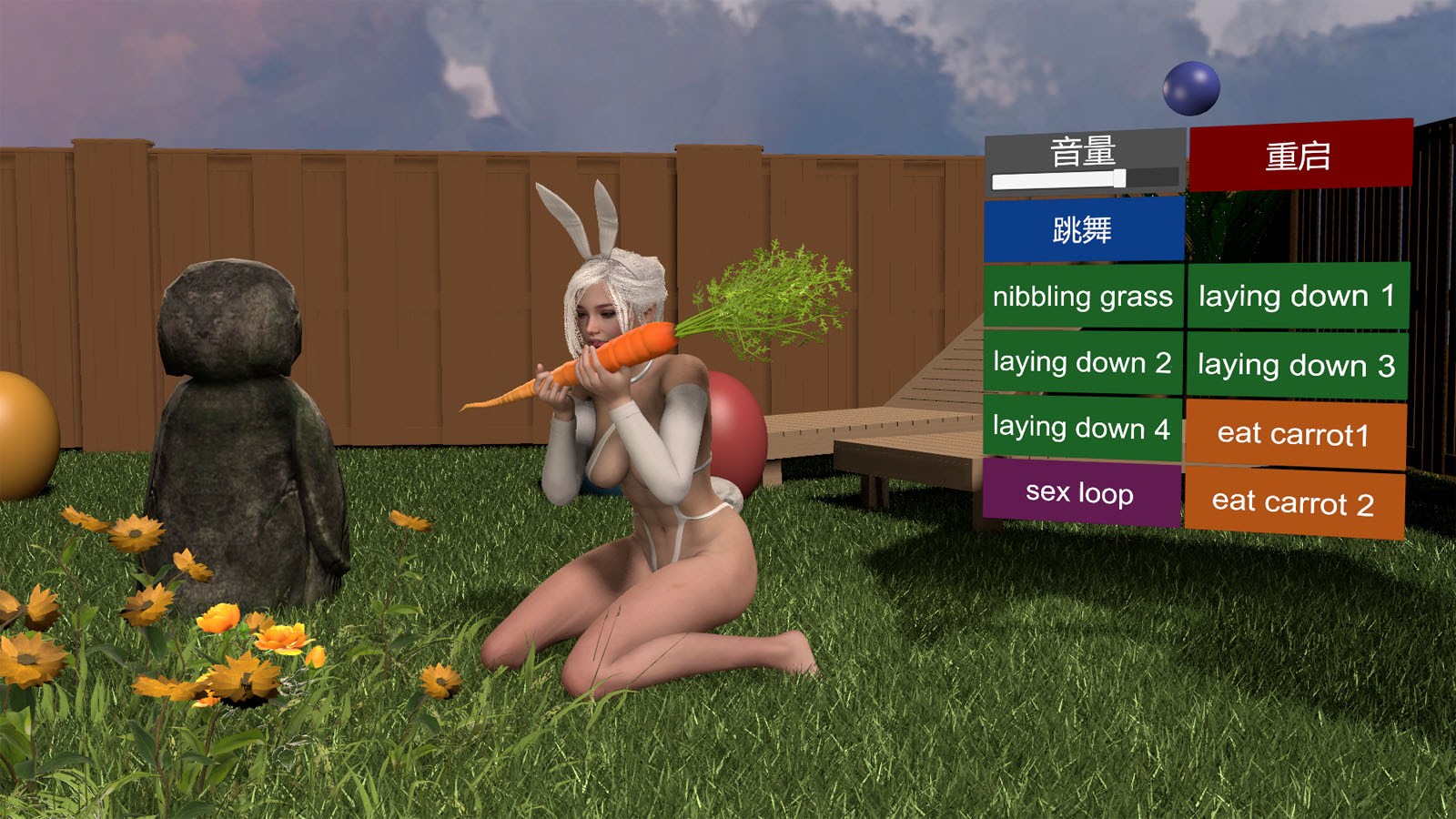The width and height of the screenshot is (1456, 819).
Task: Trigger the nibbling grass animation
Action: pyautogui.click(x=1081, y=297)
